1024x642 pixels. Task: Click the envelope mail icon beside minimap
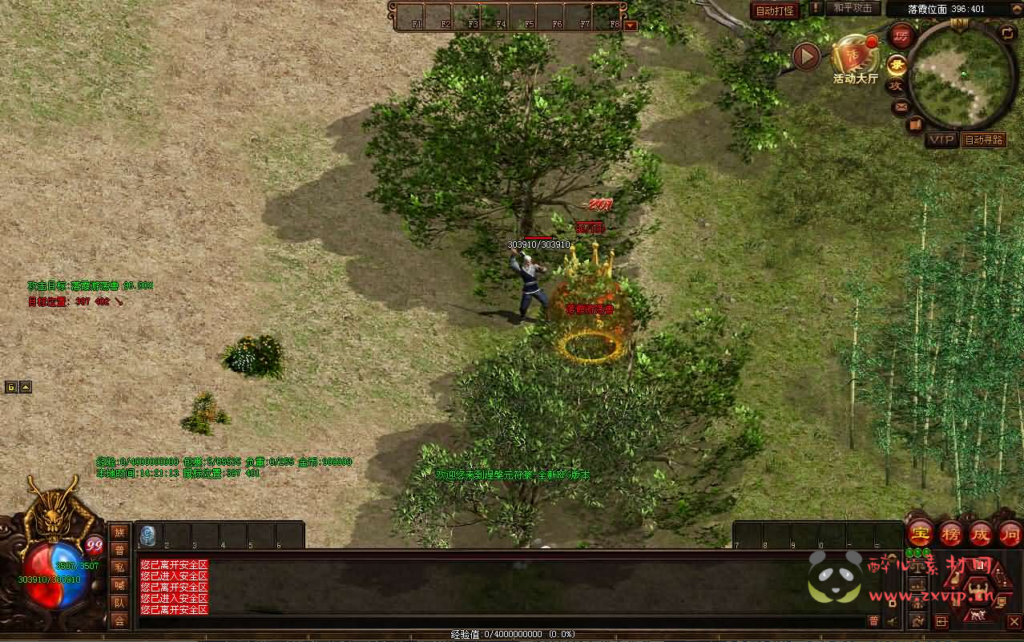coord(901,106)
